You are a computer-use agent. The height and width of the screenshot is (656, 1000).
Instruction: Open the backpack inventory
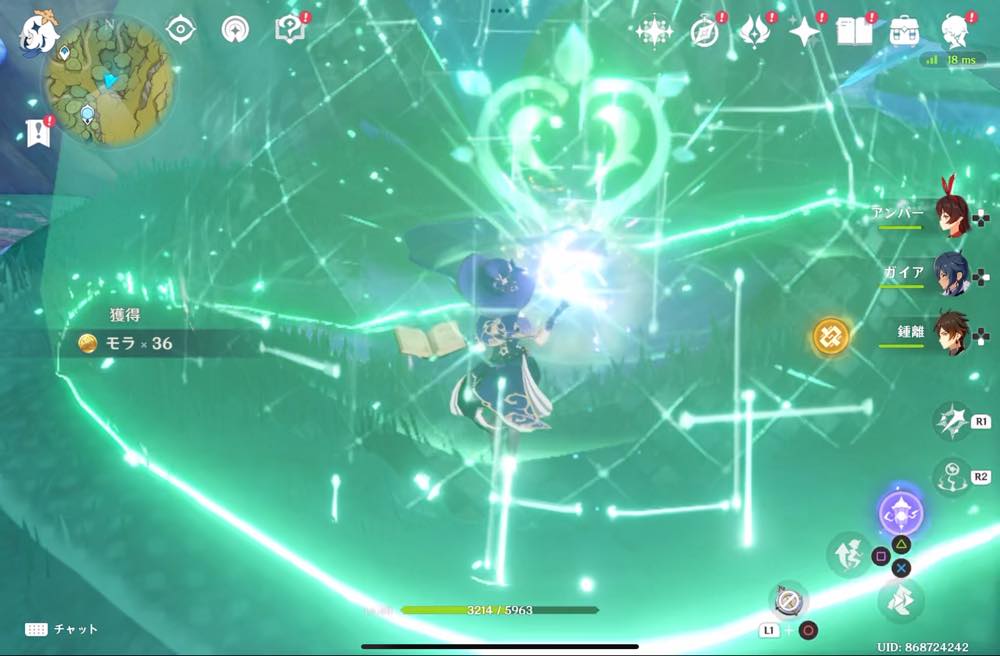point(905,31)
